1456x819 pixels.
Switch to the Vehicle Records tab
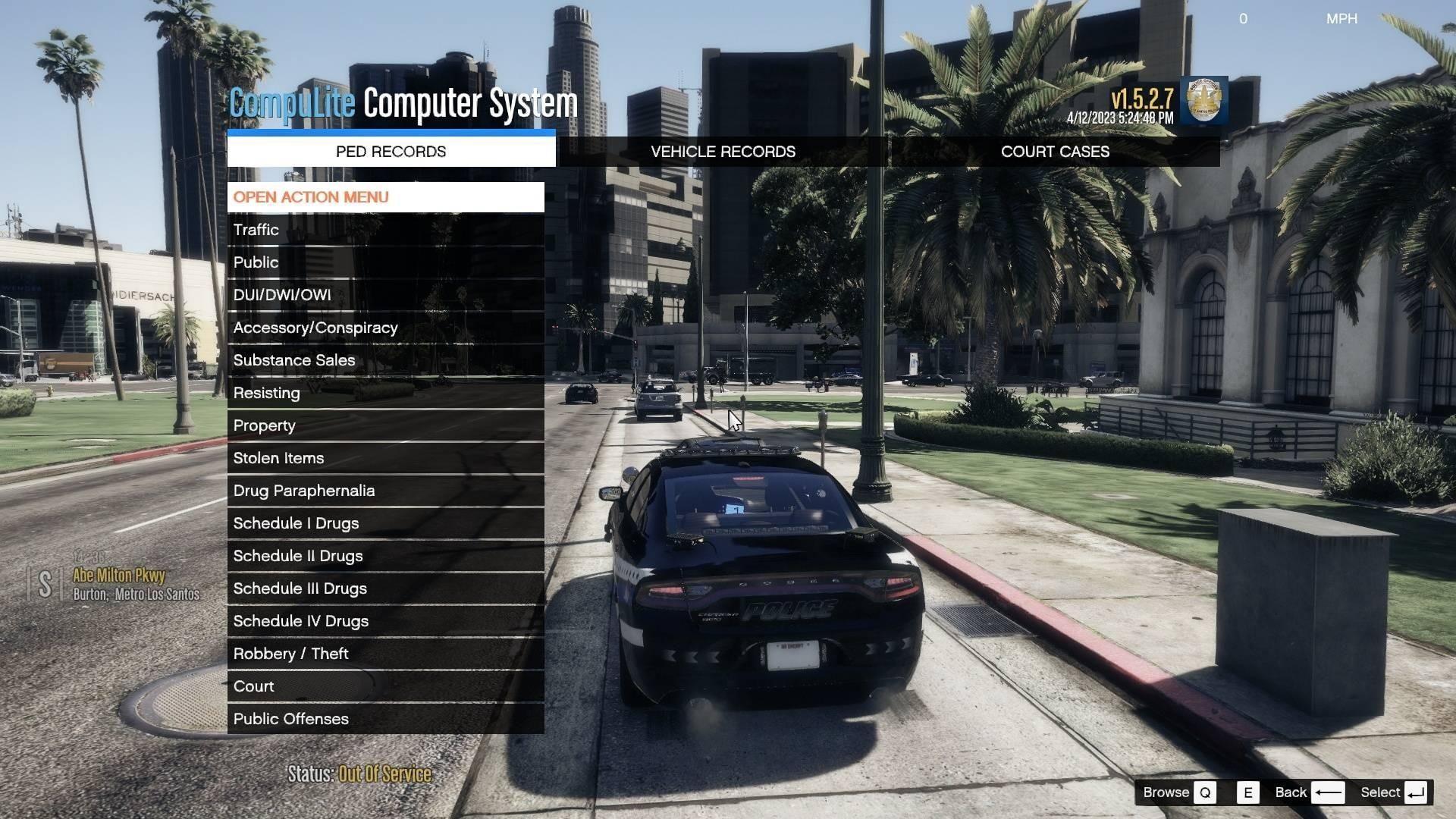click(x=723, y=152)
